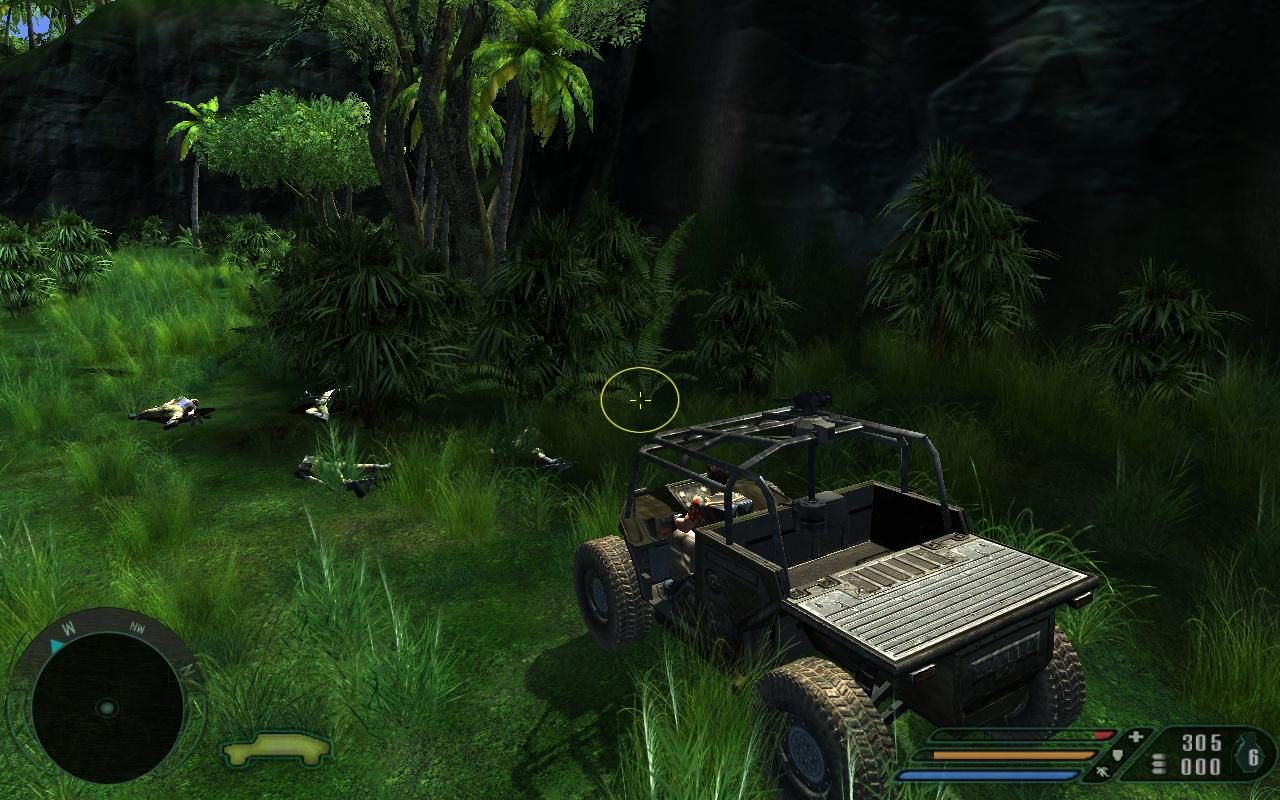This screenshot has height=800, width=1280.
Task: Click the stacked ammo magazine icon
Action: point(1159,765)
